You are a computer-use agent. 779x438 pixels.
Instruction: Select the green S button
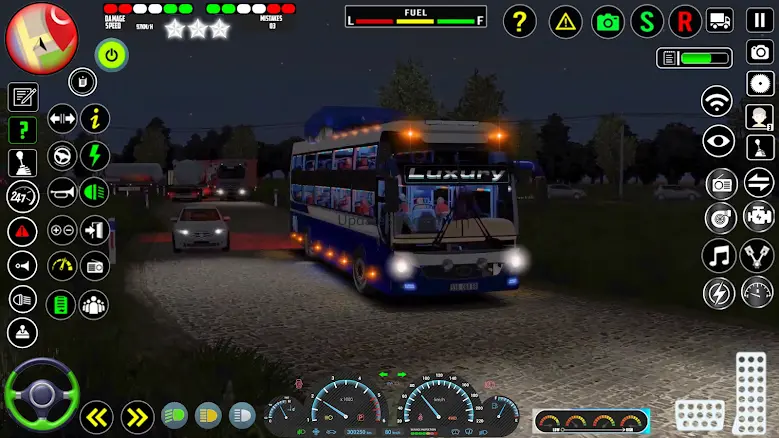coord(648,21)
